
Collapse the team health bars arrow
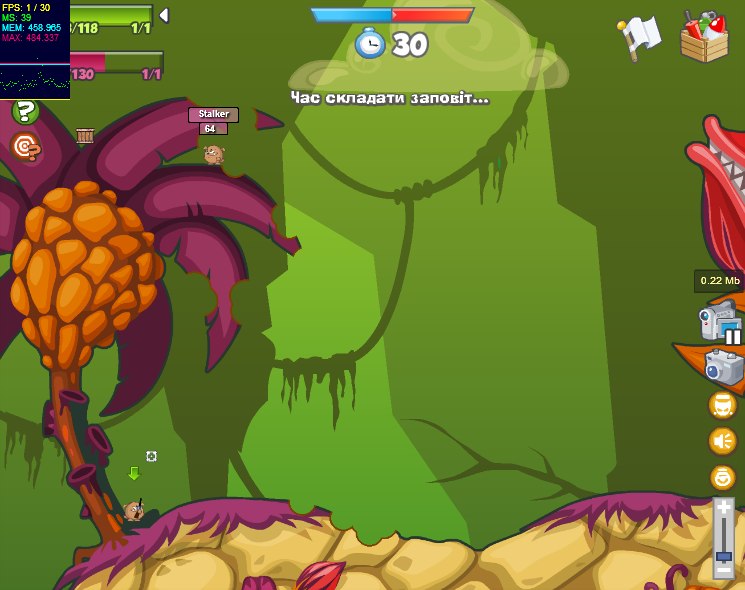coord(164,15)
